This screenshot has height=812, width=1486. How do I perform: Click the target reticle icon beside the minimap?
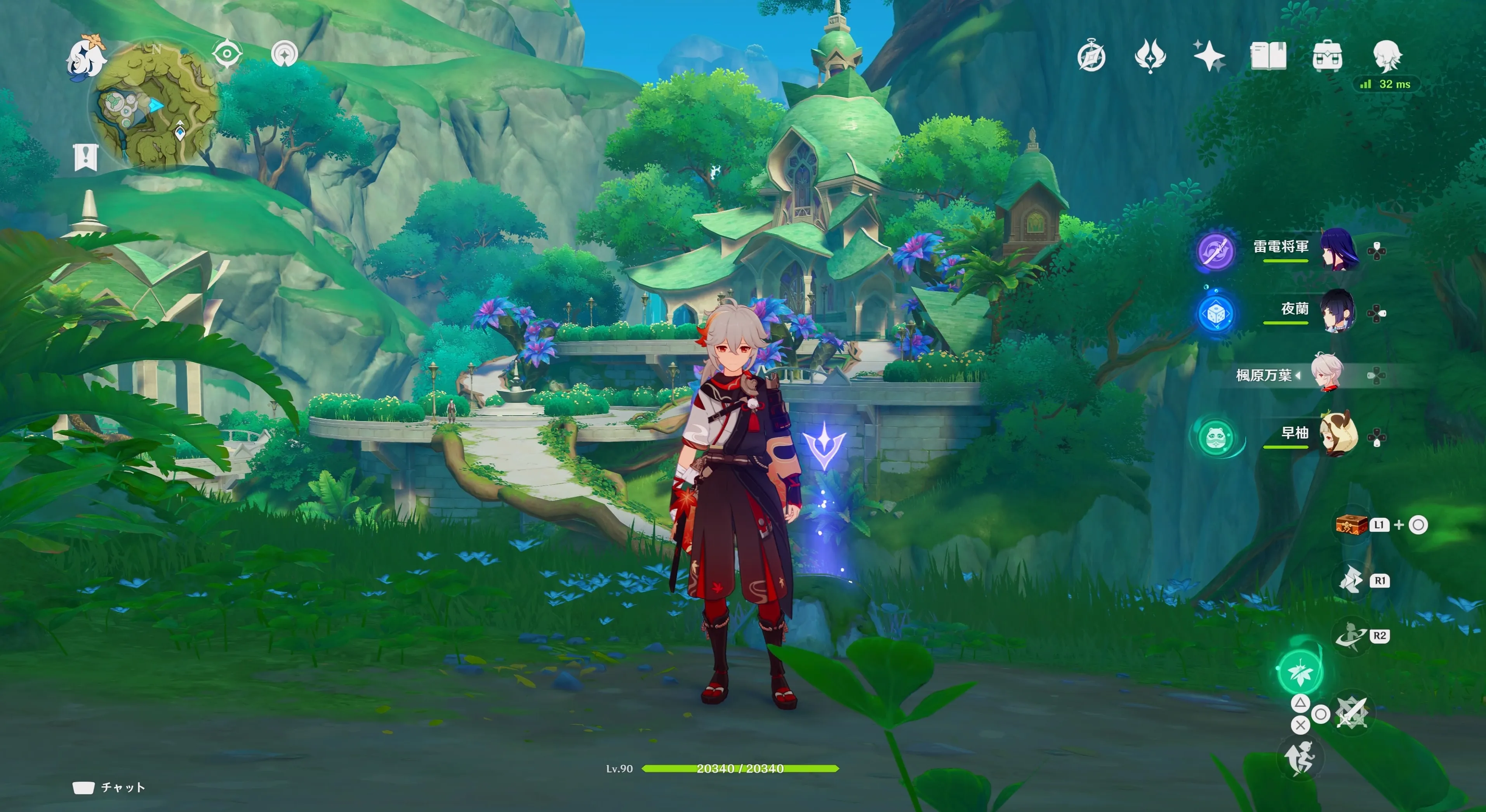(227, 54)
